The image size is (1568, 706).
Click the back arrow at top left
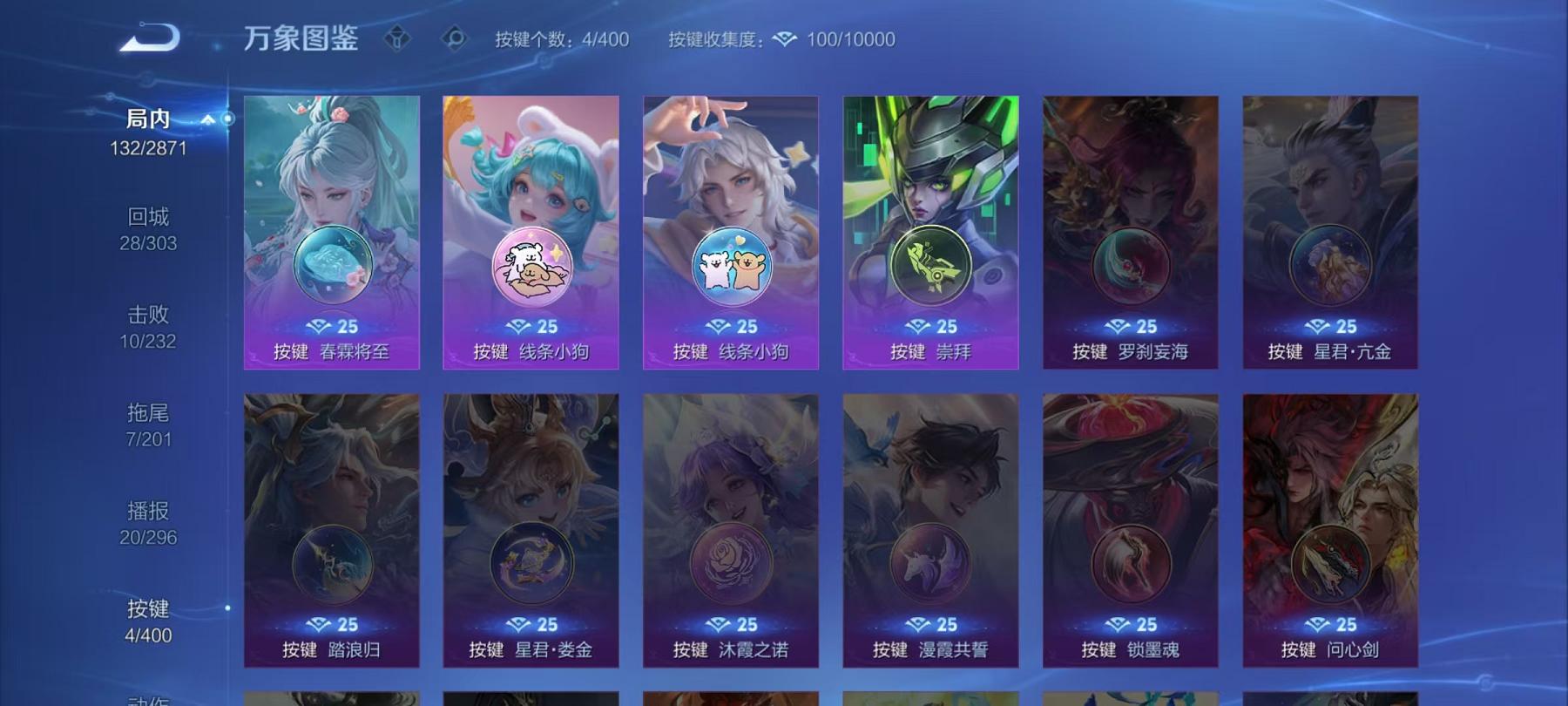pyautogui.click(x=150, y=37)
